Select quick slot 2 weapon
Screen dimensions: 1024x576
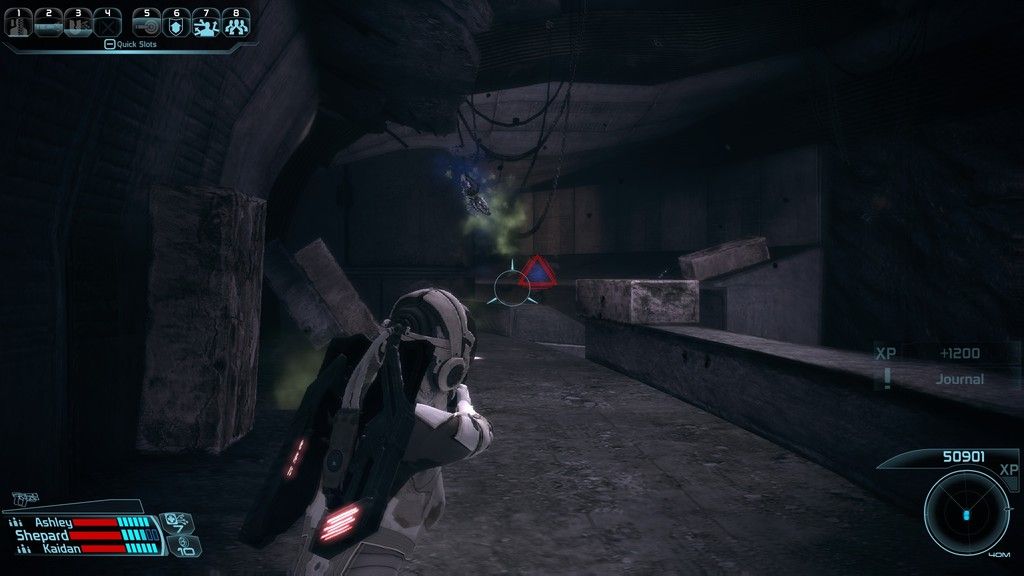coord(47,23)
